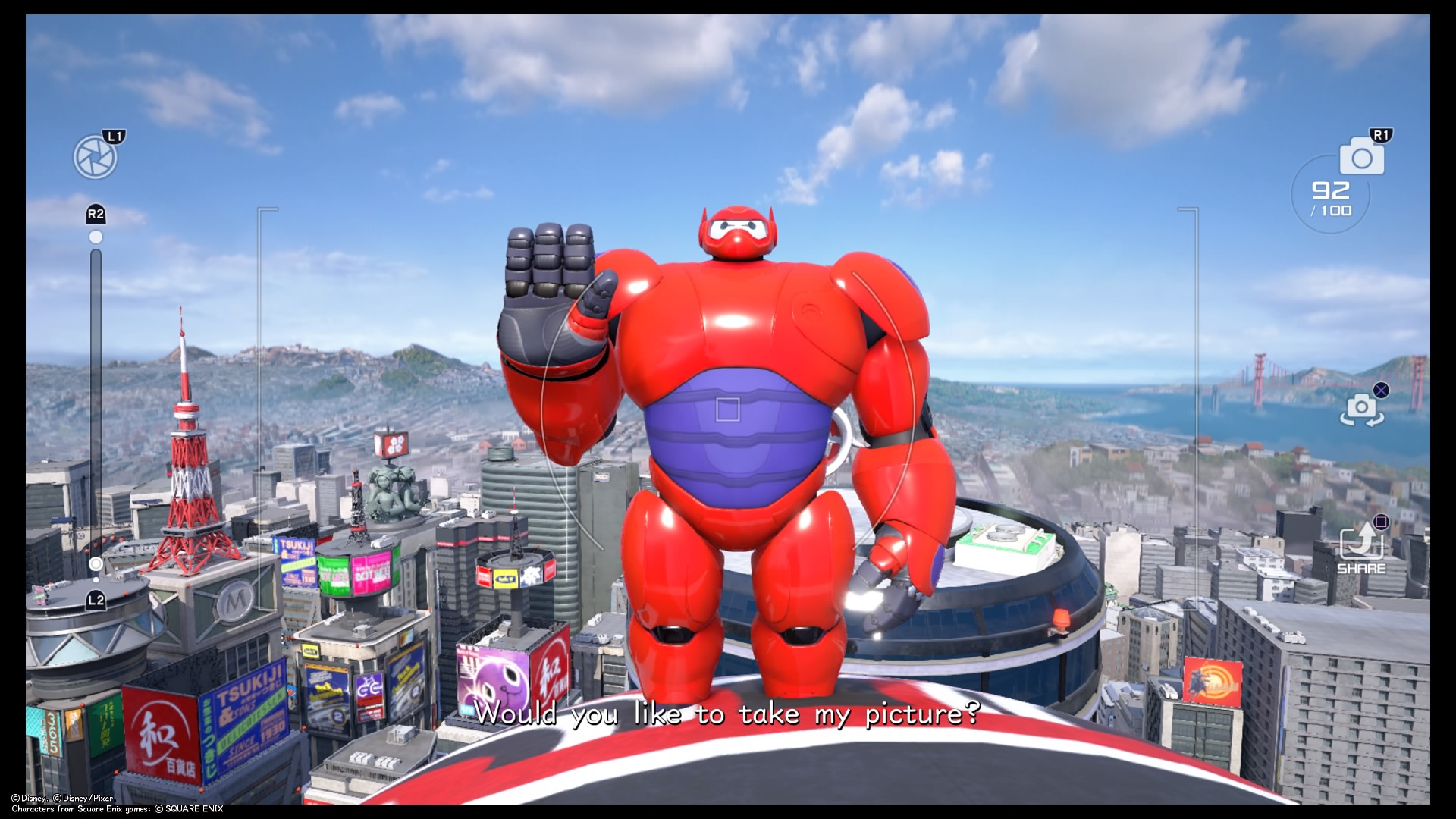Click the L1 button badge
Viewport: 1456px width, 819px height.
click(115, 135)
